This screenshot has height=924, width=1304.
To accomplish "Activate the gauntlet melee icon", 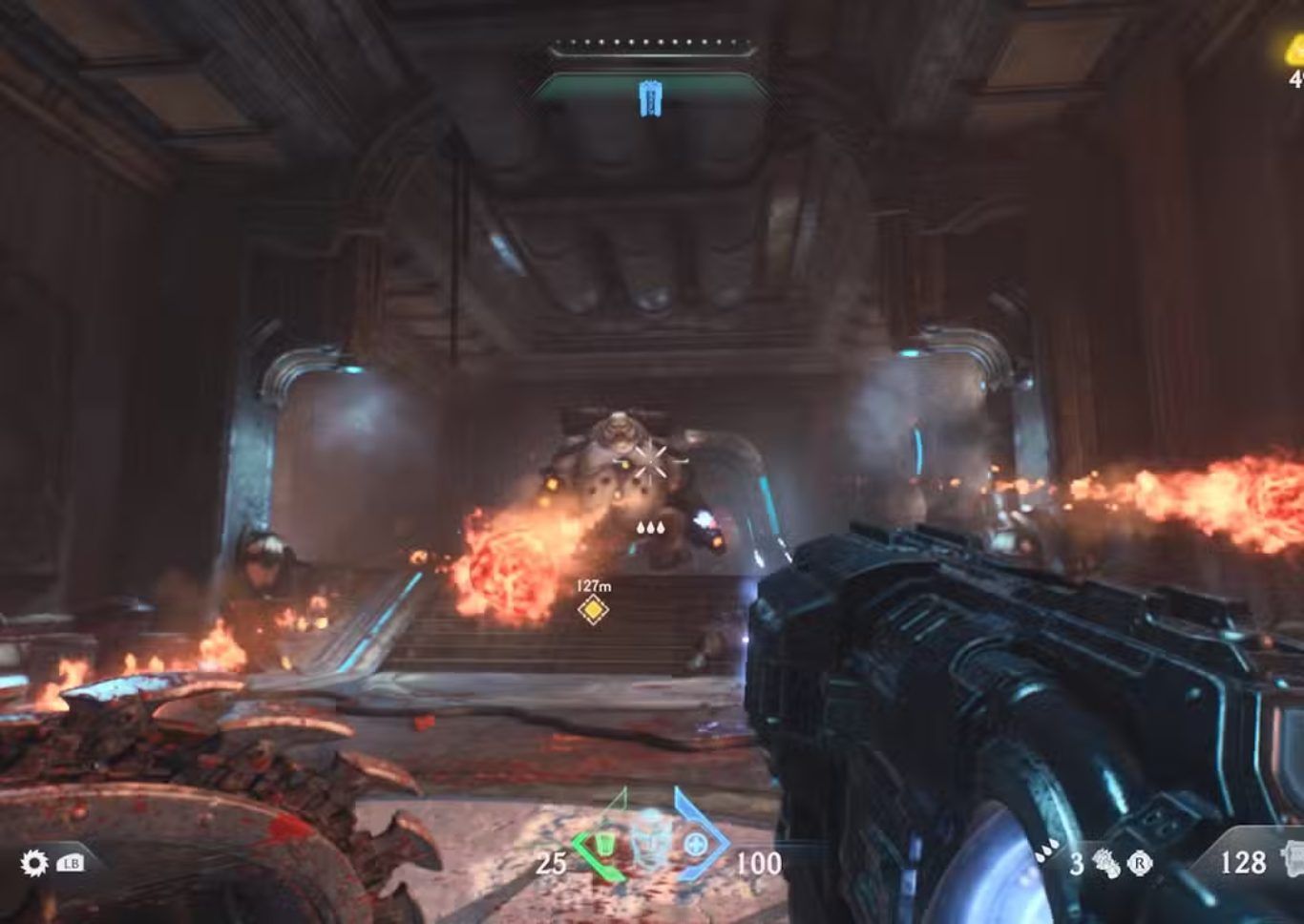I will click(x=1106, y=864).
